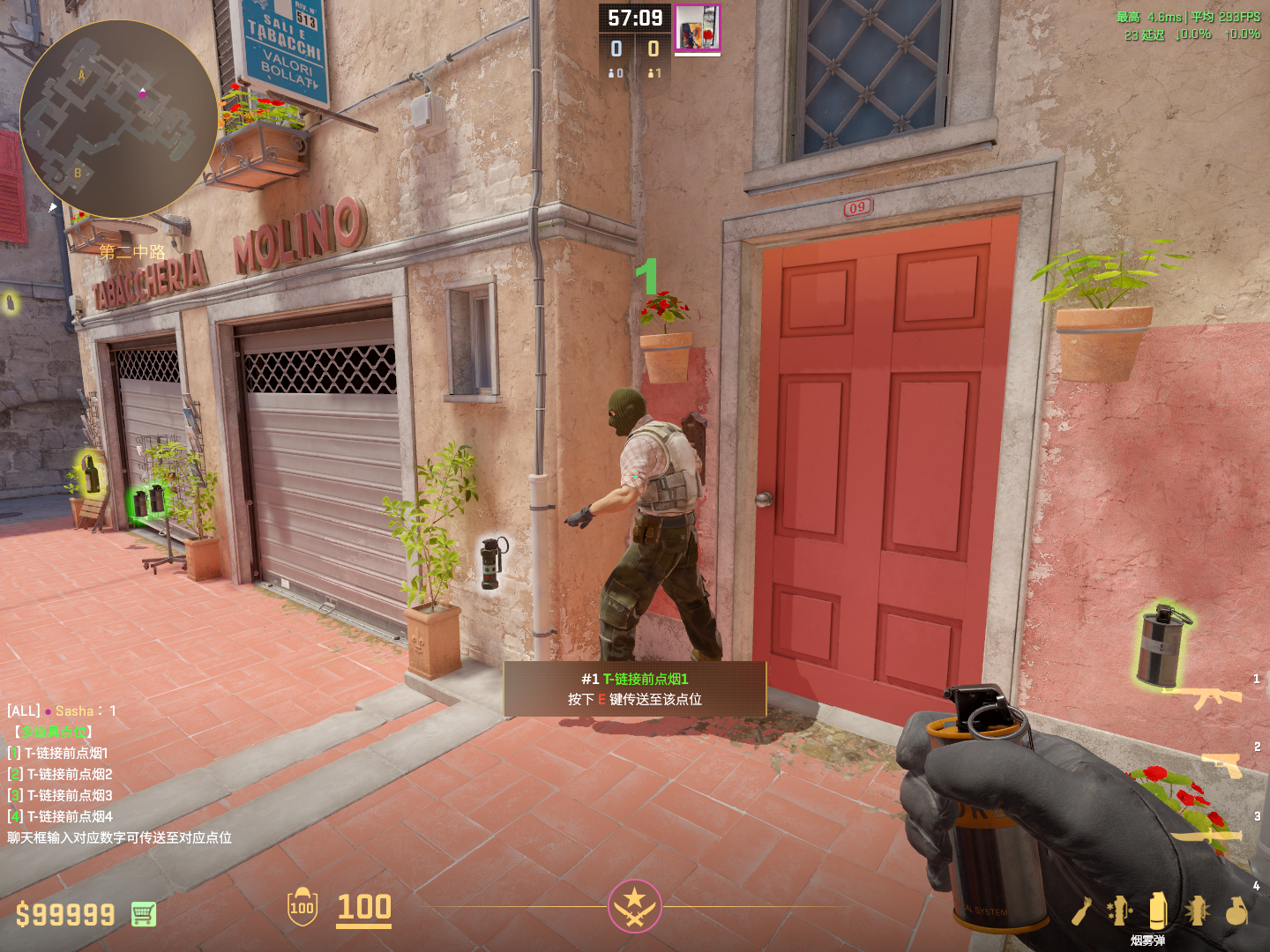
Task: Choose the HE grenade icon
Action: point(1236,911)
